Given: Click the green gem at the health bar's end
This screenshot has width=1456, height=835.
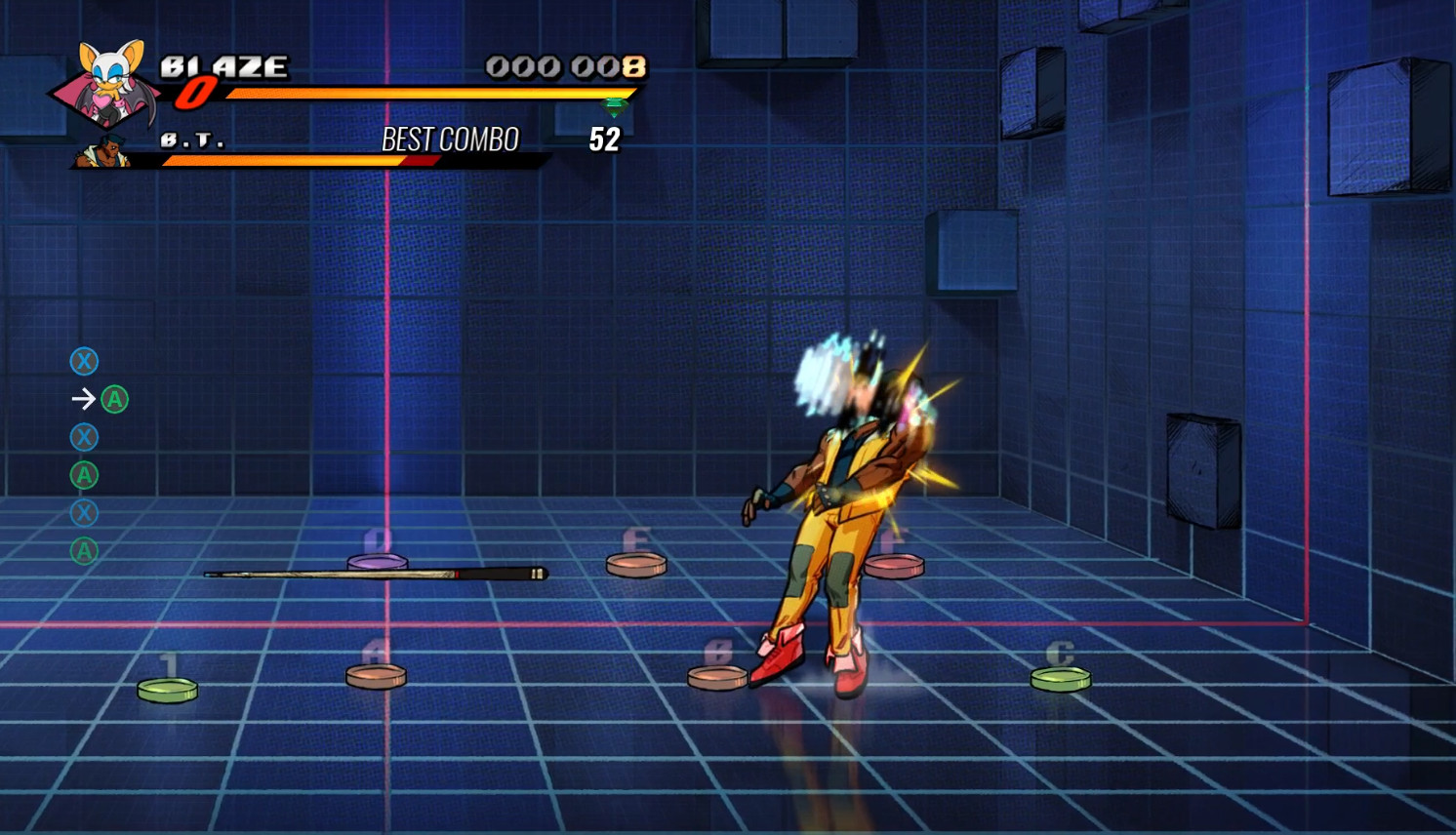Looking at the screenshot, I should click(615, 104).
